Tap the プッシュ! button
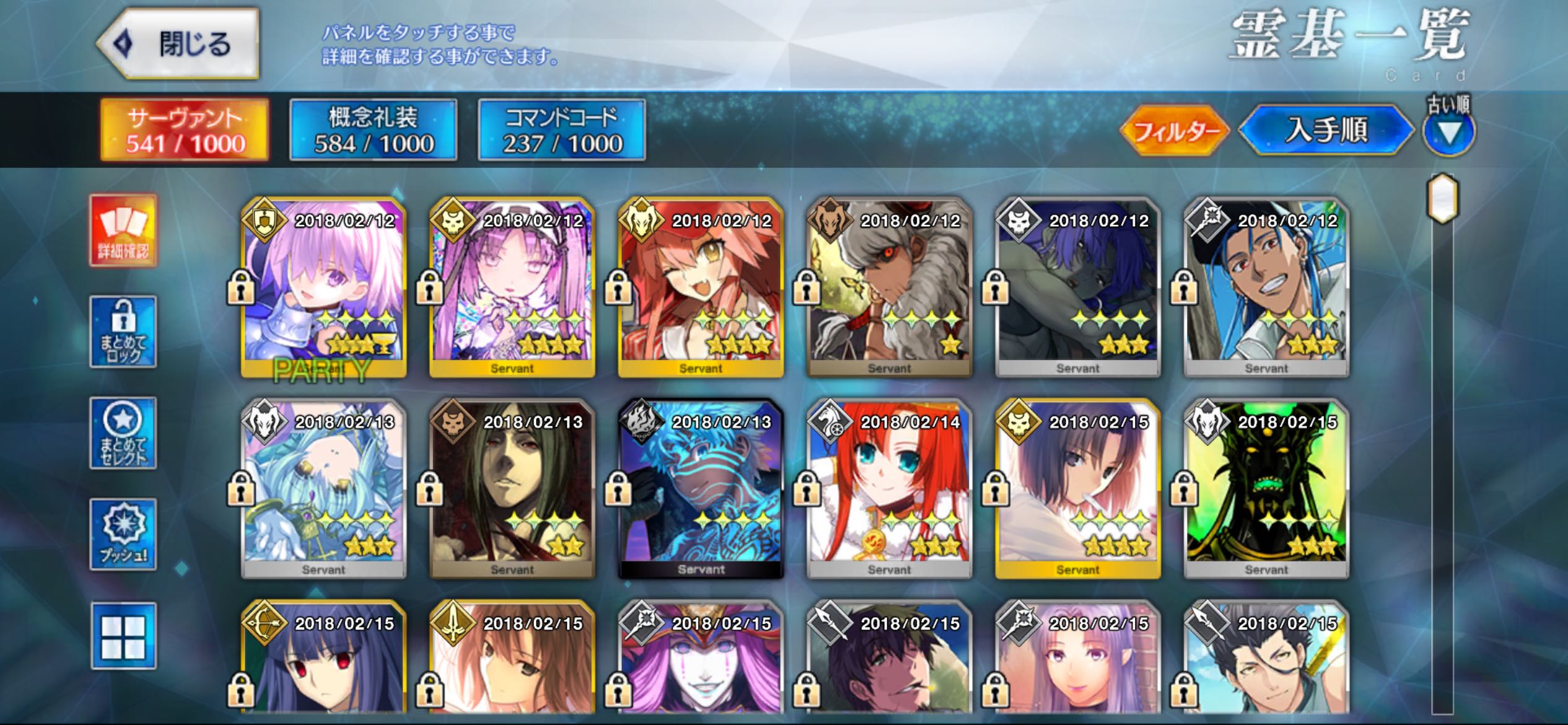Image resolution: width=1568 pixels, height=725 pixels. click(x=123, y=534)
